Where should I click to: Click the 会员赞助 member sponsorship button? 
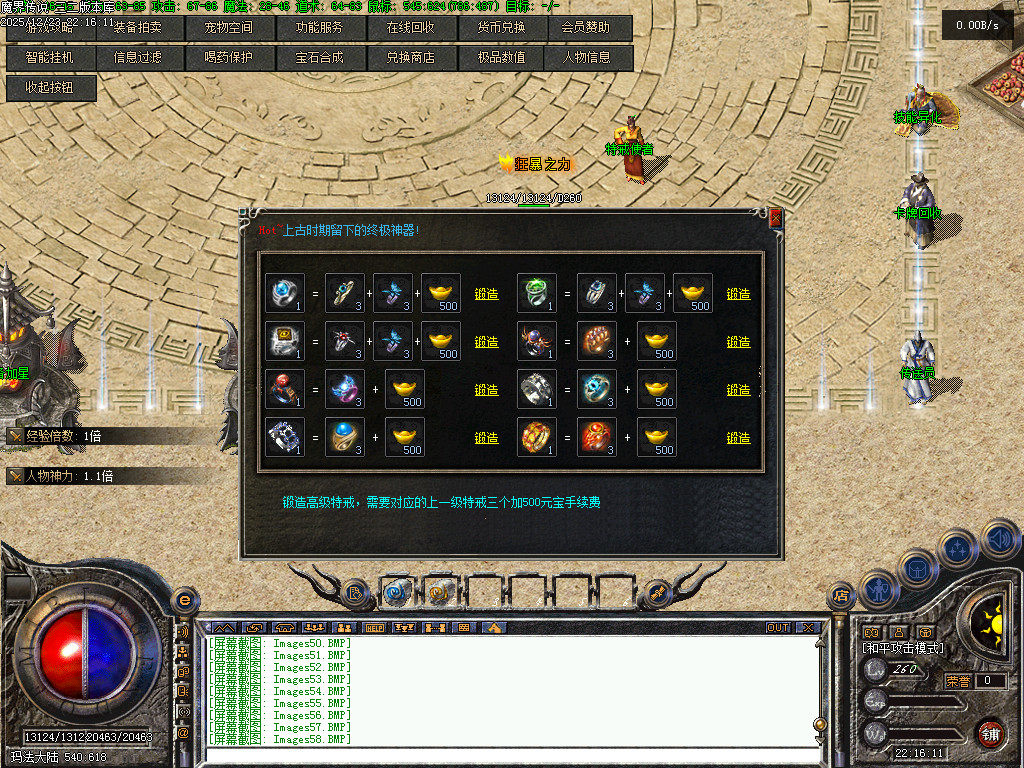coord(588,28)
